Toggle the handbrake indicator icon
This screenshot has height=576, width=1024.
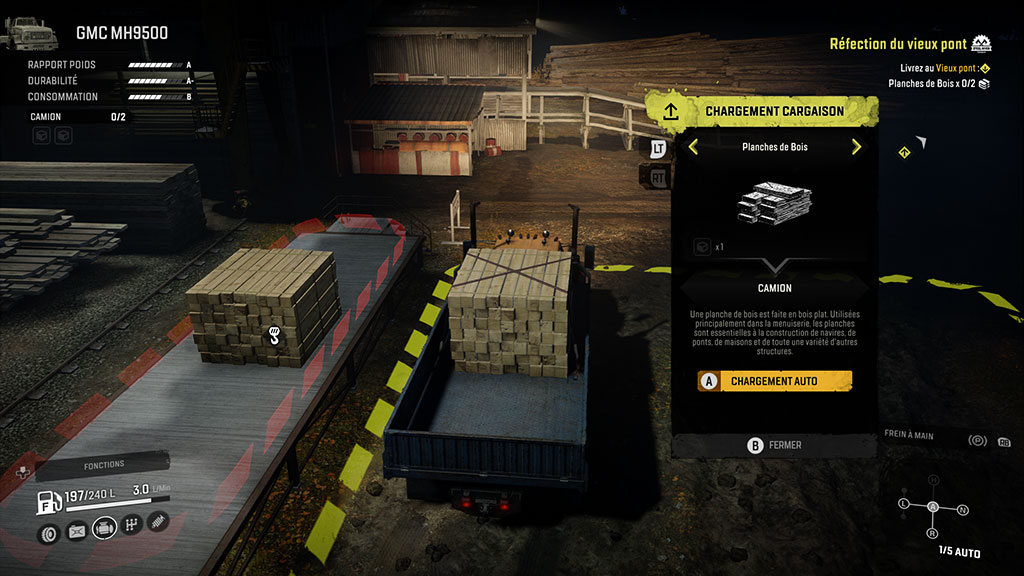(x=978, y=441)
